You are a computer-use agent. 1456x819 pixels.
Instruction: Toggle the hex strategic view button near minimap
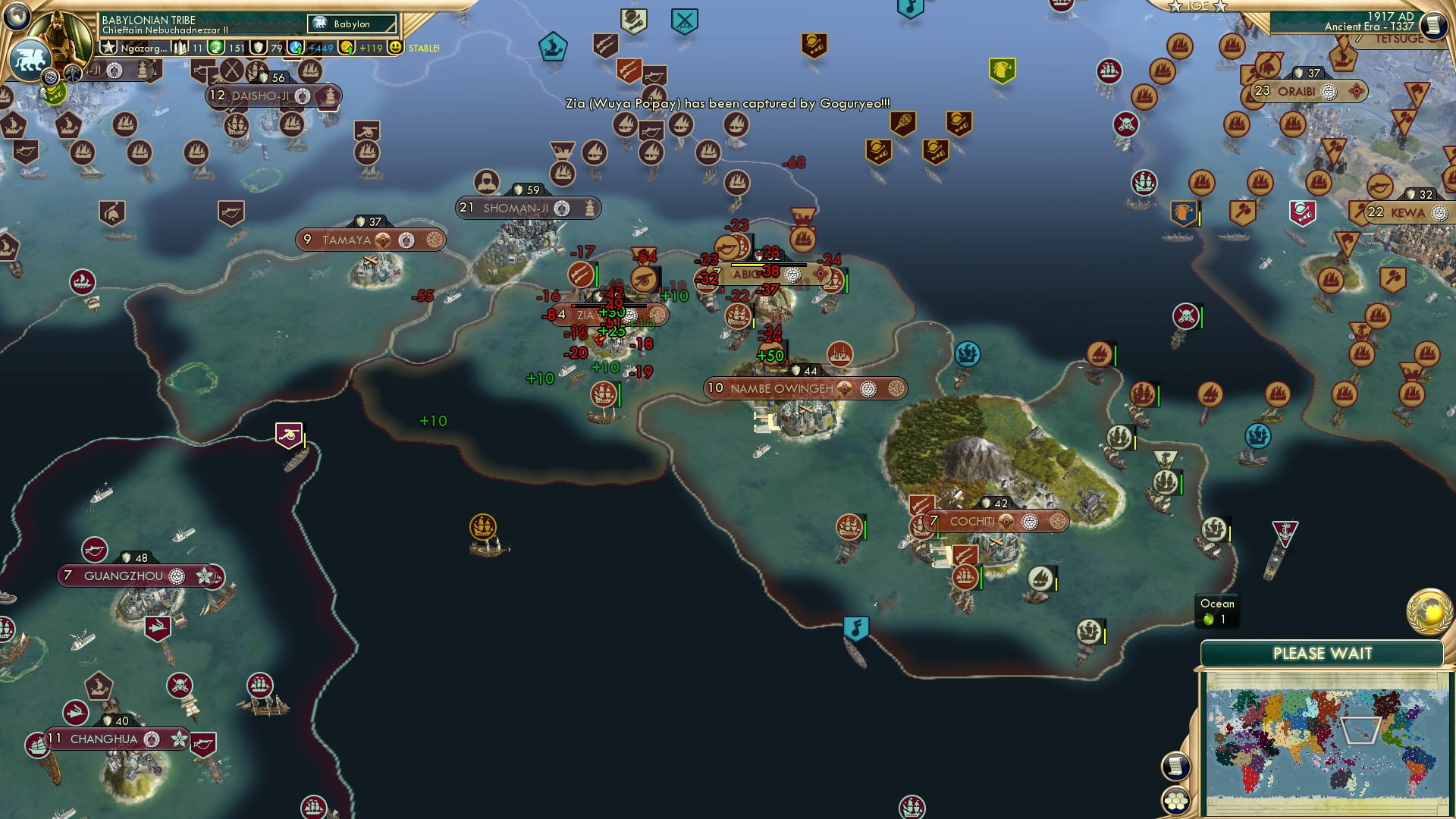click(1176, 802)
